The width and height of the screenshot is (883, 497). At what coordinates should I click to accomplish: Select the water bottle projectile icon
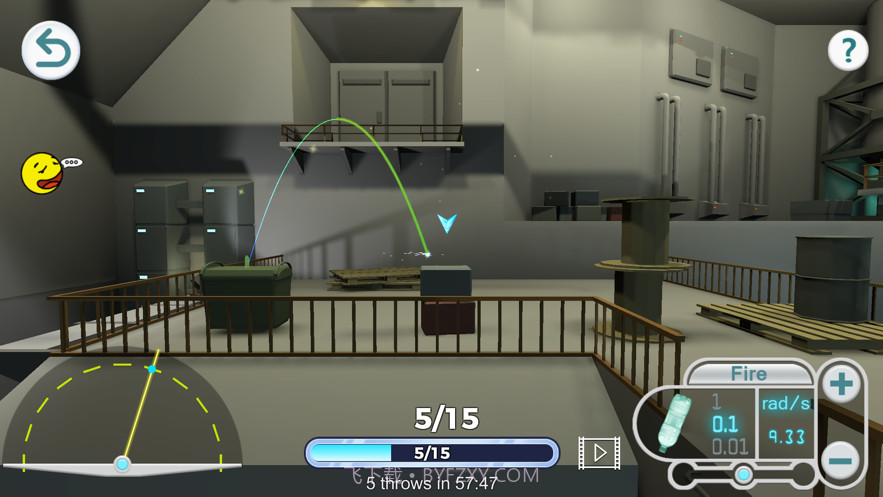point(677,421)
